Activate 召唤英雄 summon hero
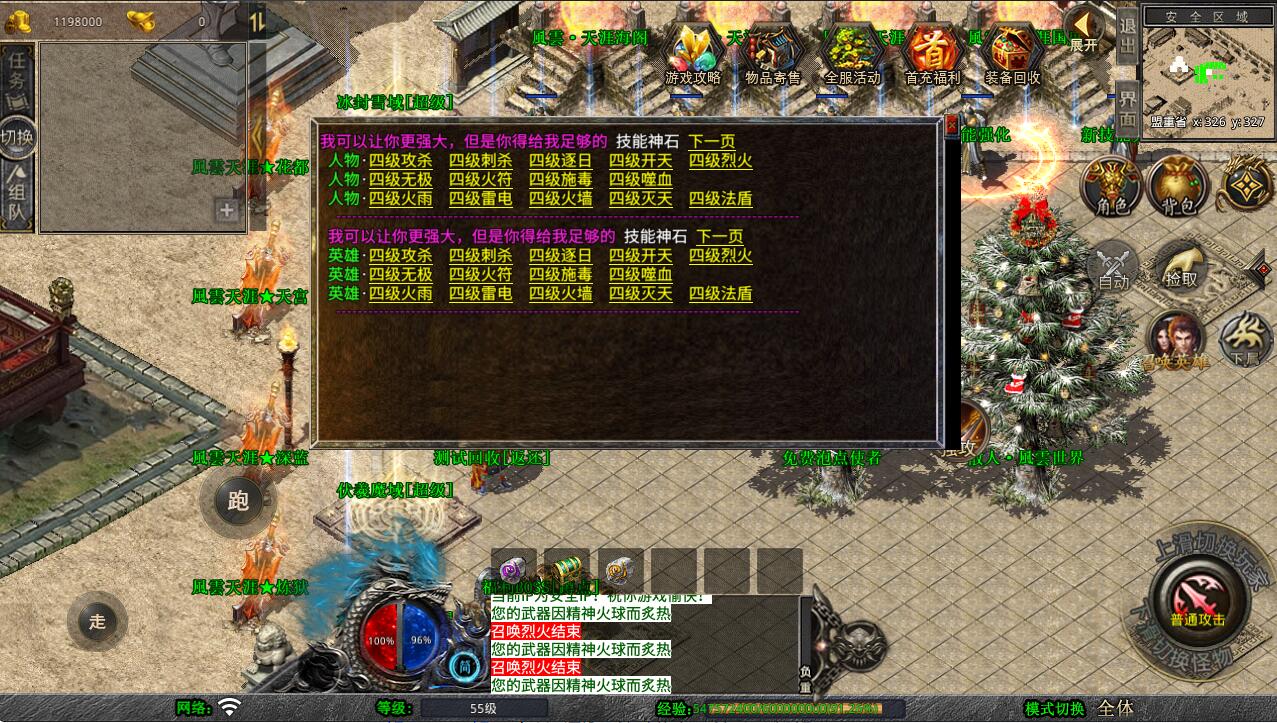Screen dimensions: 1277x723 [x=1177, y=341]
